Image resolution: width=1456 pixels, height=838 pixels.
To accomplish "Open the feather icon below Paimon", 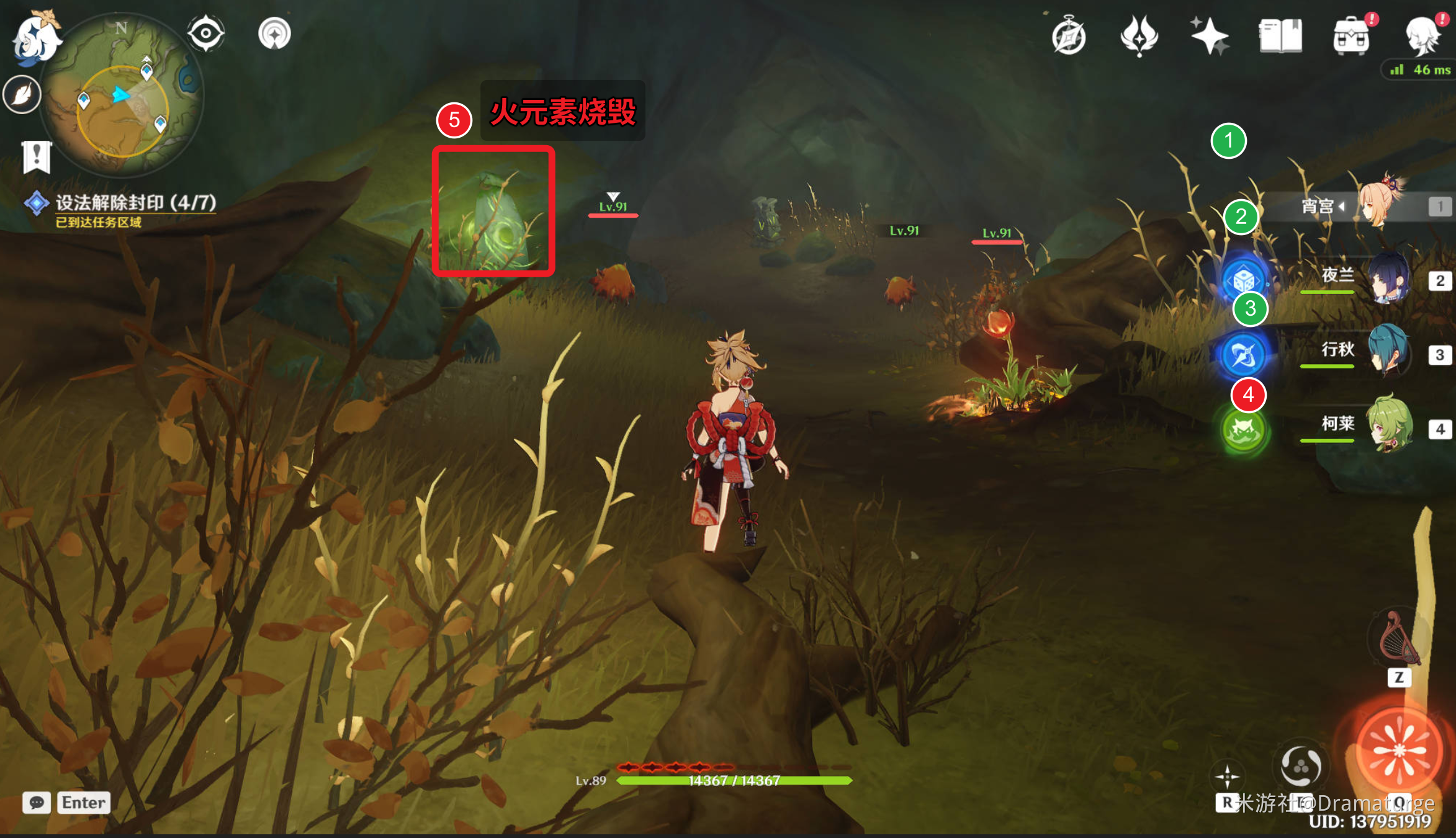I will [x=22, y=95].
